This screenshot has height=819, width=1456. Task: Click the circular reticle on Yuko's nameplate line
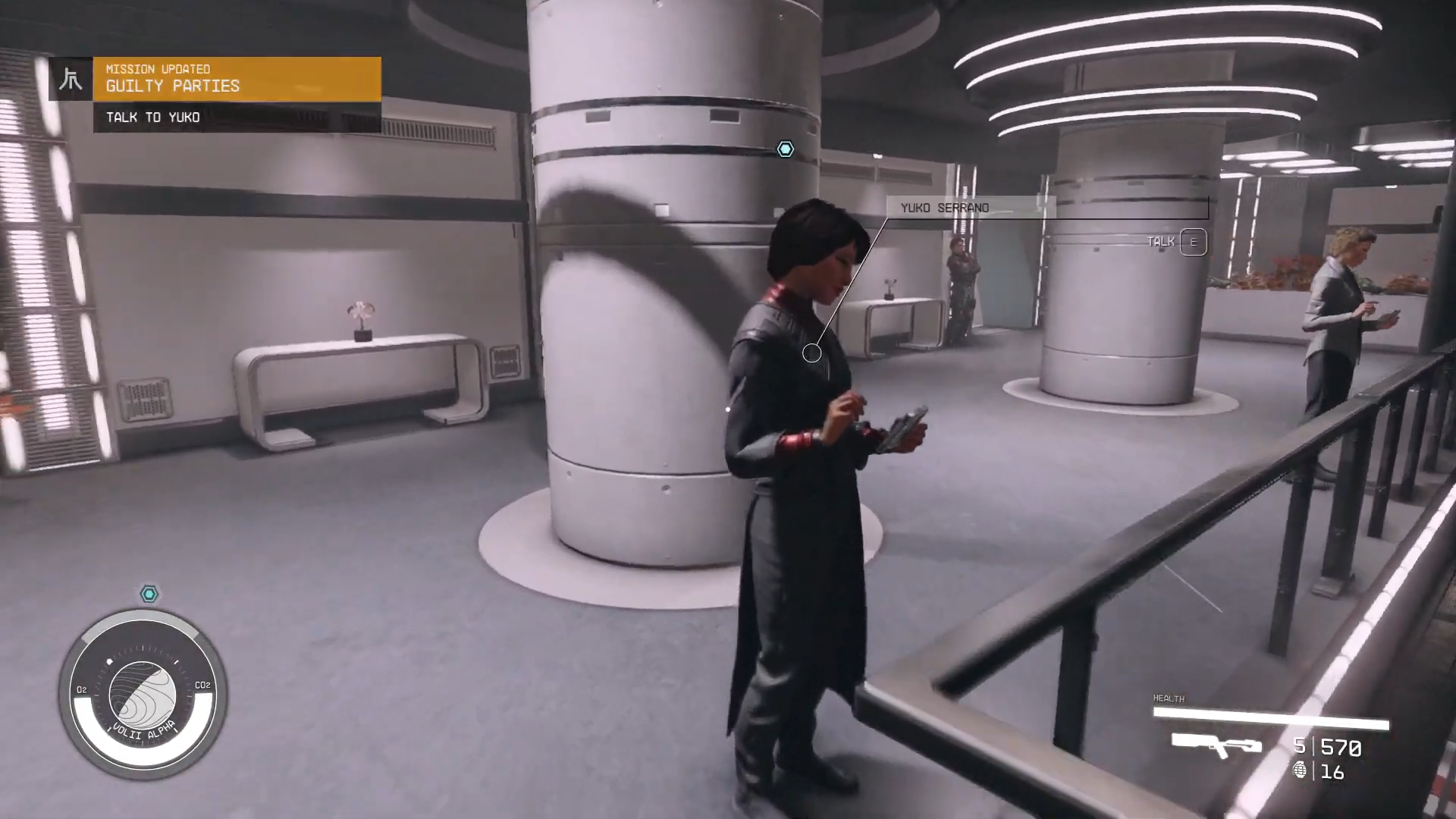point(811,352)
